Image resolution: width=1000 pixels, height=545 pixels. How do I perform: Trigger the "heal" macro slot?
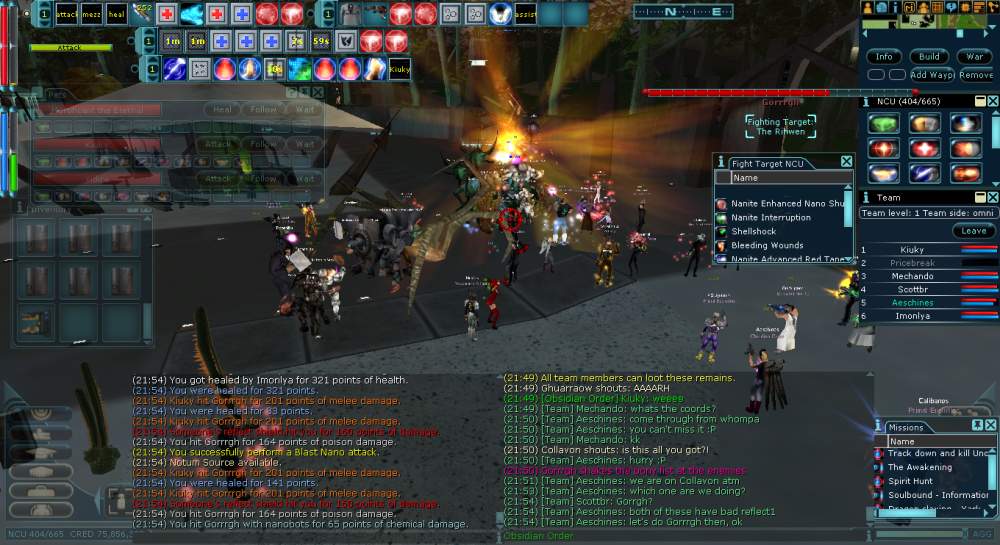[116, 14]
